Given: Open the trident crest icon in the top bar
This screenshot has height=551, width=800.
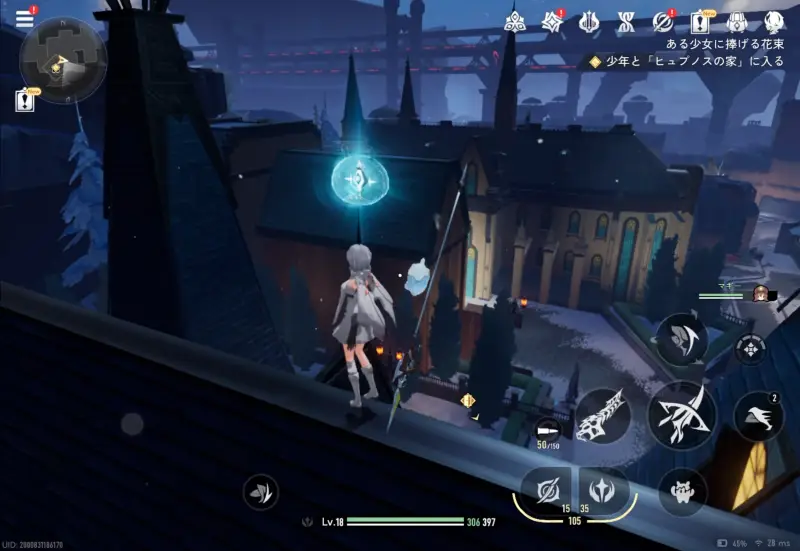Looking at the screenshot, I should (589, 22).
